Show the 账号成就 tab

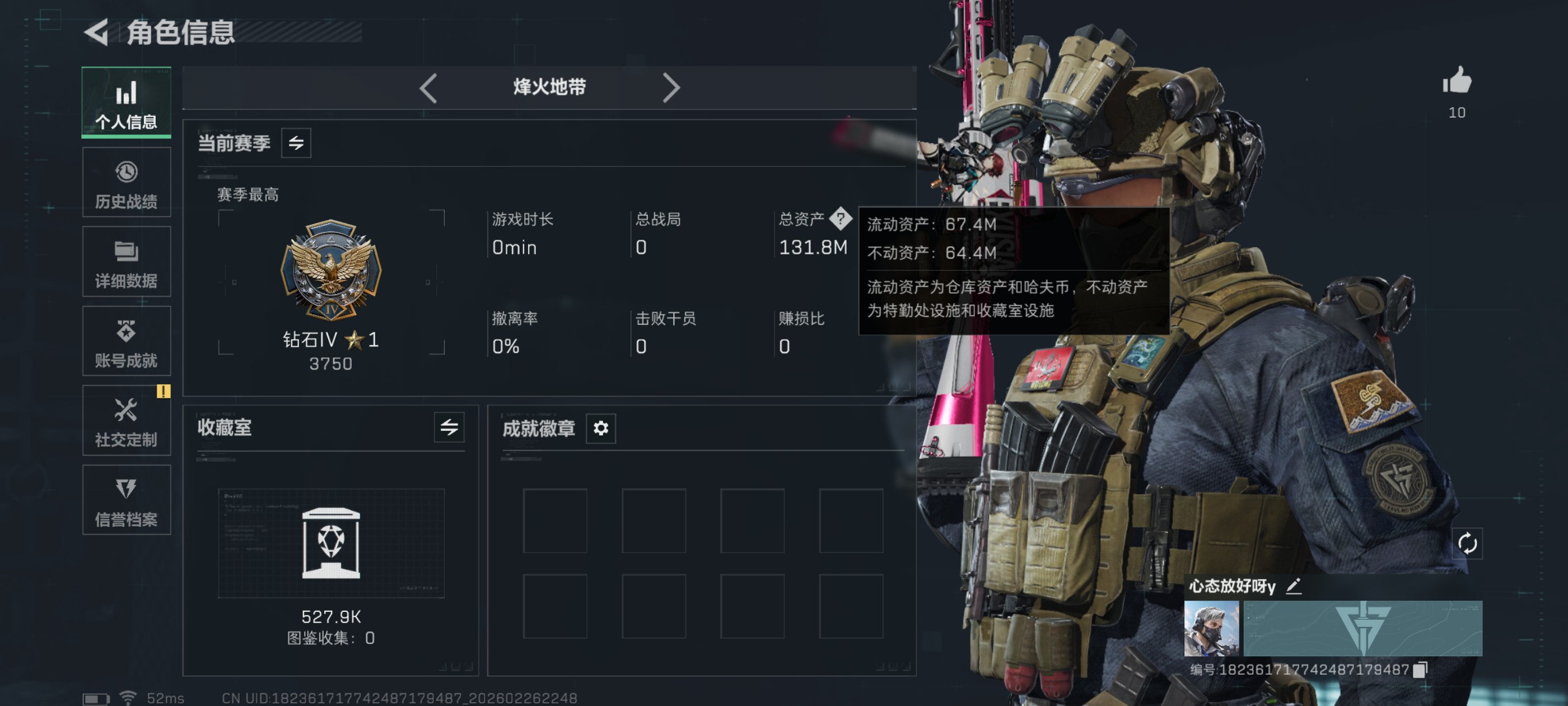(126, 341)
